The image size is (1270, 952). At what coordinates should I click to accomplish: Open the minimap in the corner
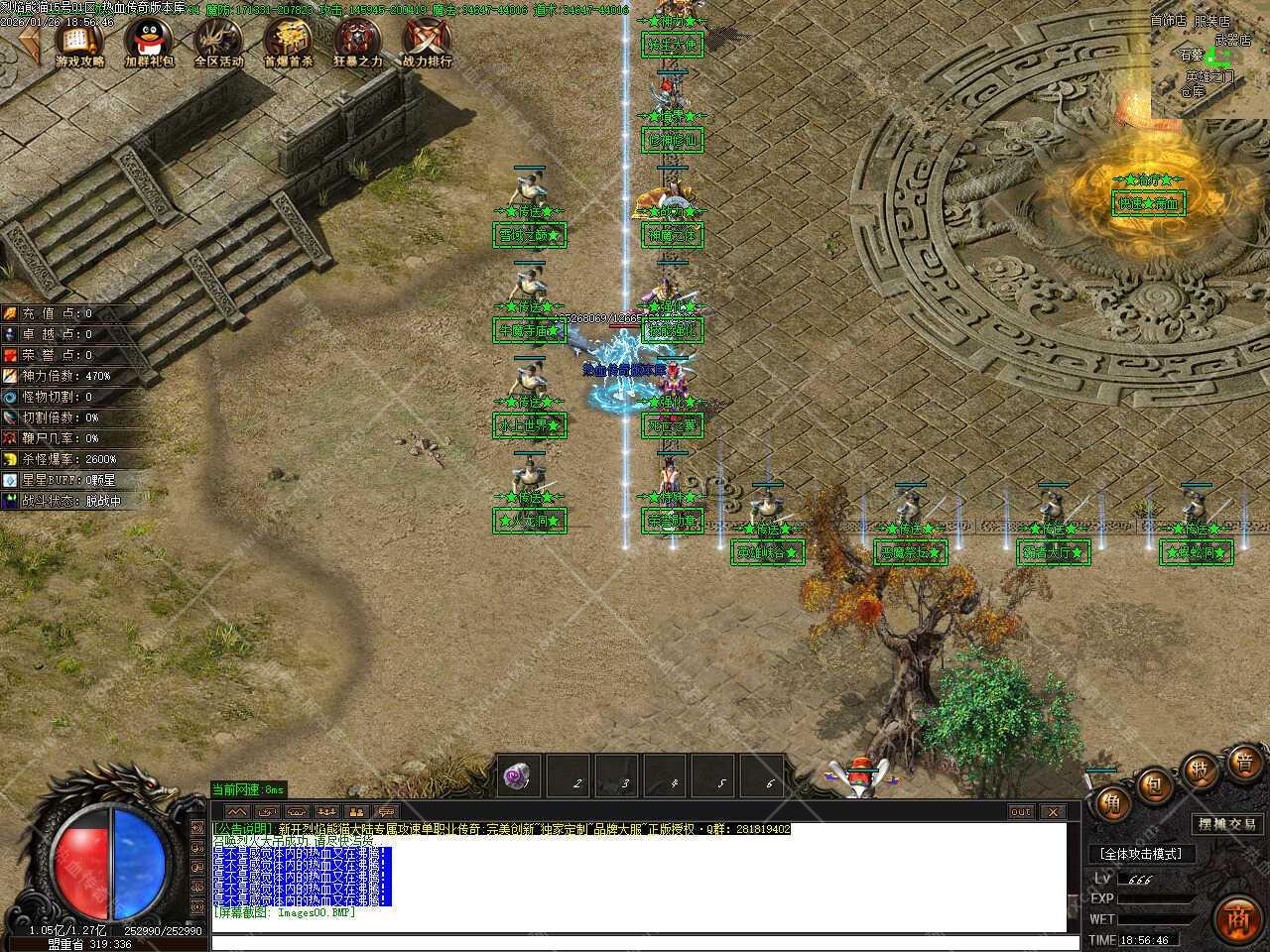coord(1209,59)
